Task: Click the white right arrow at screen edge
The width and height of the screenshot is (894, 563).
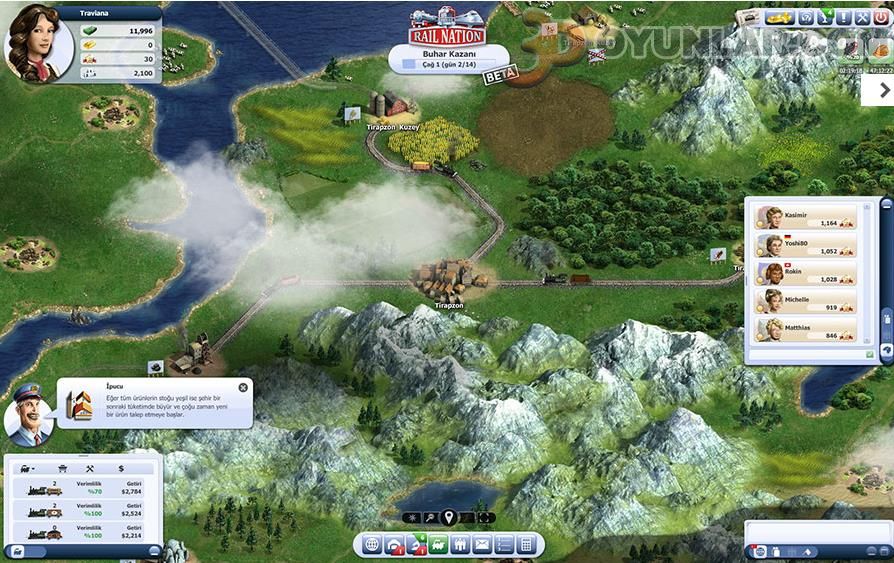Action: tap(878, 89)
